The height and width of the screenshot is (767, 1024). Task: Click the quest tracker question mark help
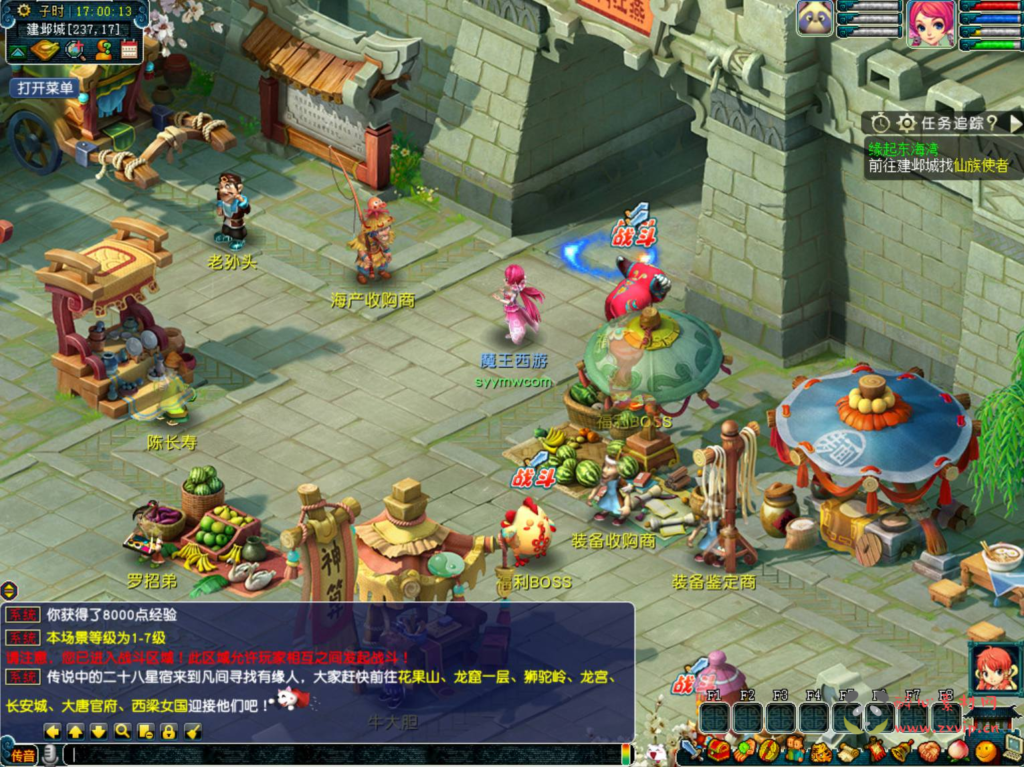(x=990, y=123)
